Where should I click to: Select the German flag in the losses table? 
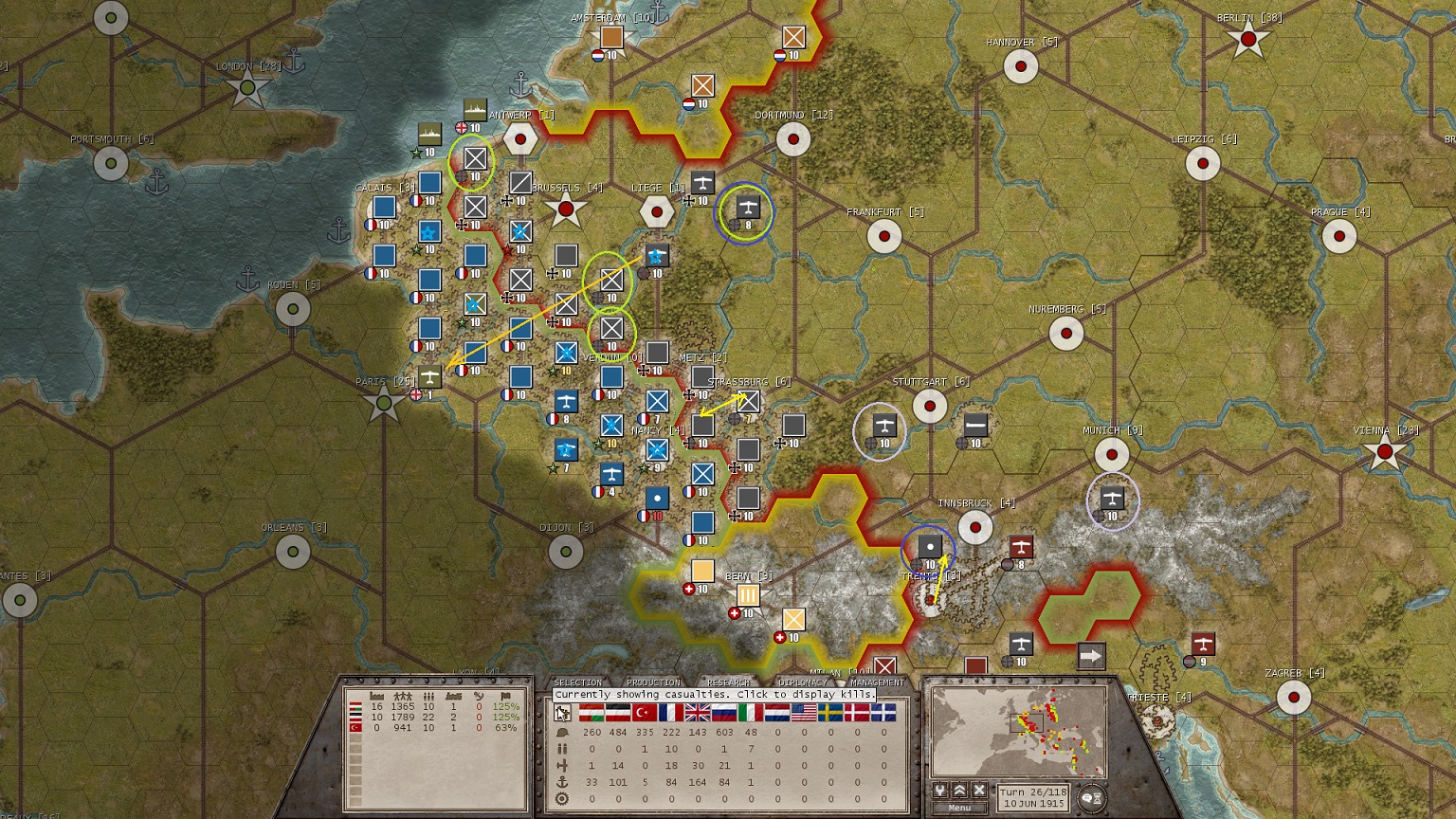(x=618, y=713)
